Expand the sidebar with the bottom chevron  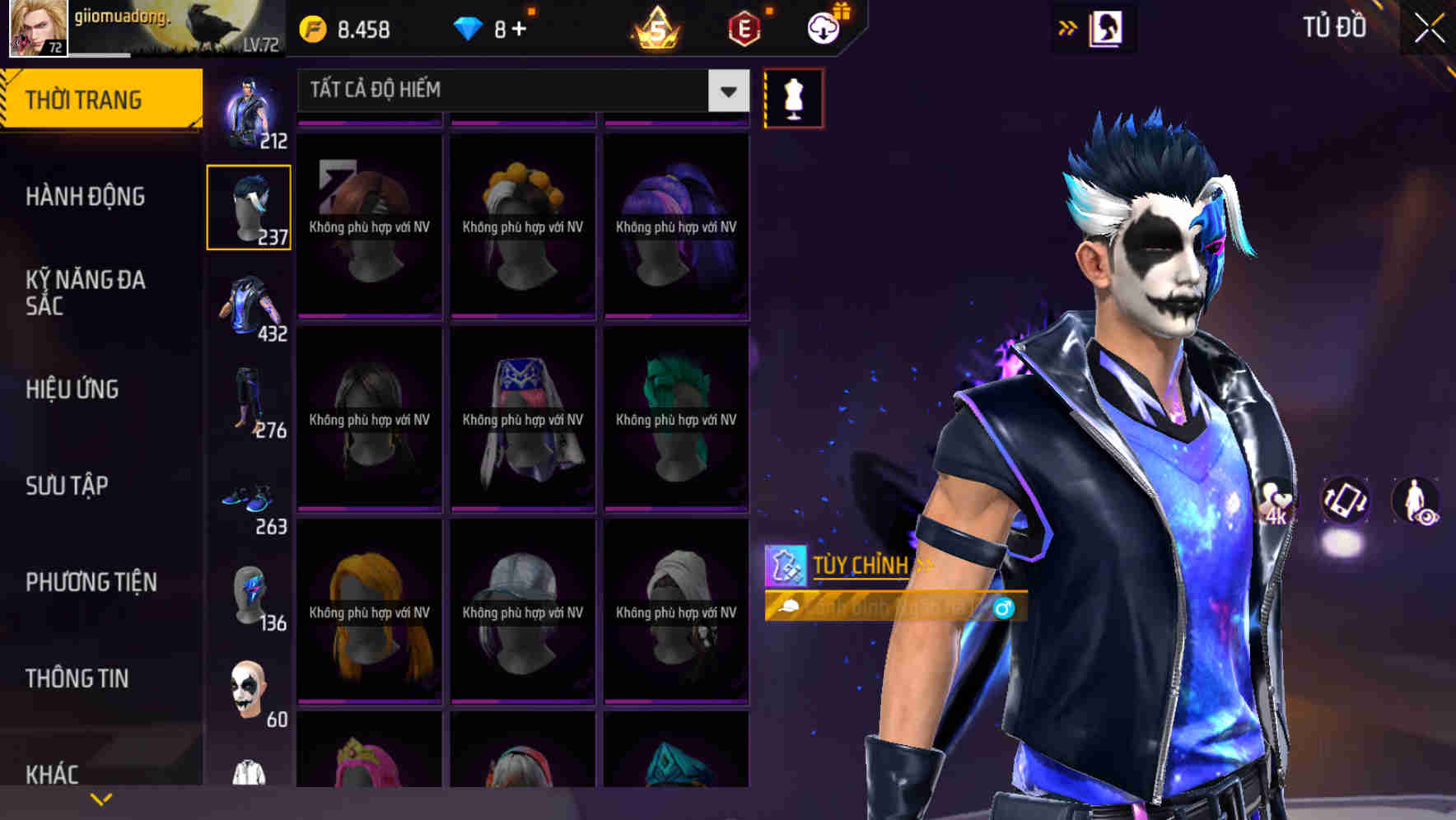click(x=100, y=799)
